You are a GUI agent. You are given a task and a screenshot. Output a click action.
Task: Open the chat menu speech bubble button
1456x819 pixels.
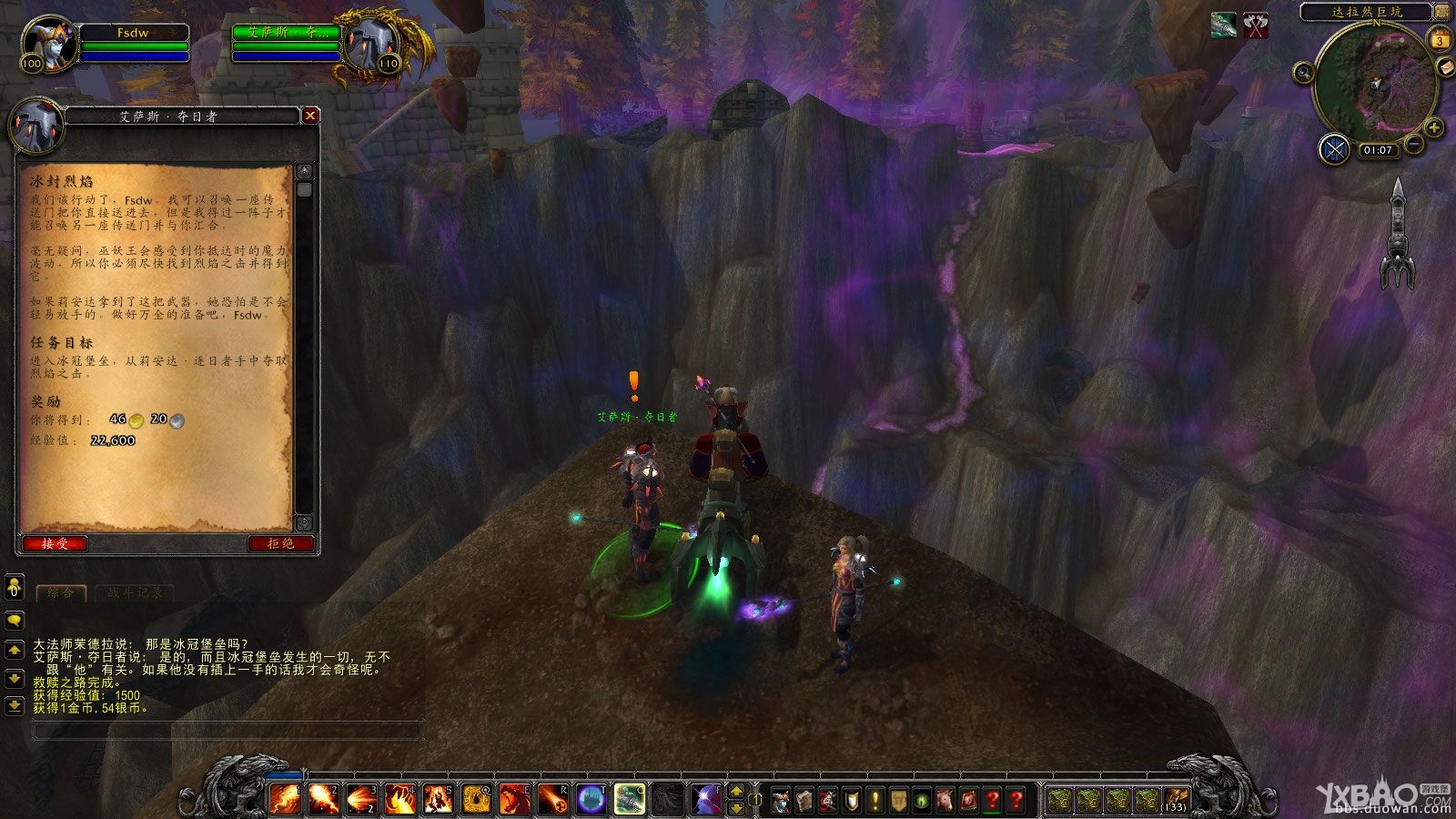(x=14, y=621)
